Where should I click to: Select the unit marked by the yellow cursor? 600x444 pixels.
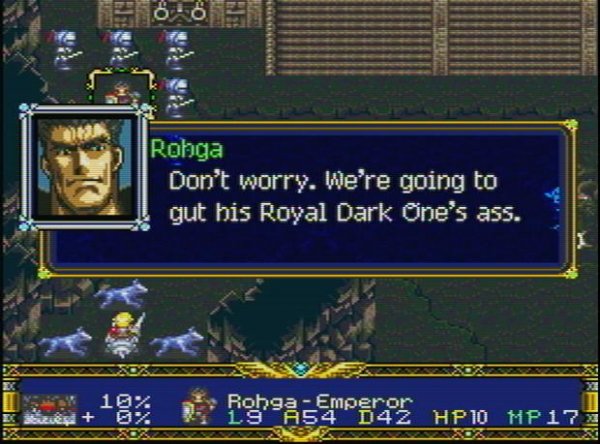coord(119,91)
